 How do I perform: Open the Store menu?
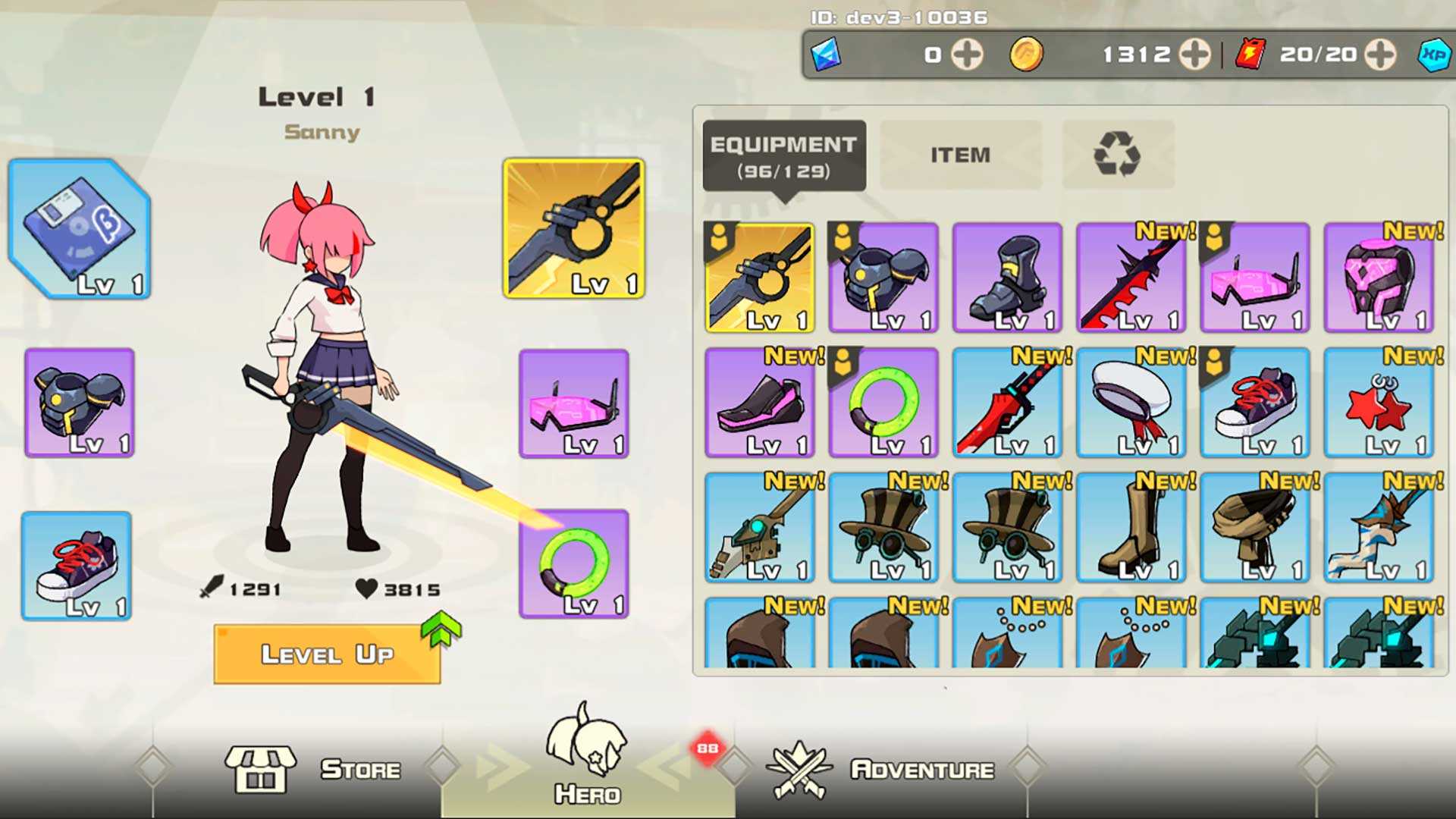tap(312, 769)
